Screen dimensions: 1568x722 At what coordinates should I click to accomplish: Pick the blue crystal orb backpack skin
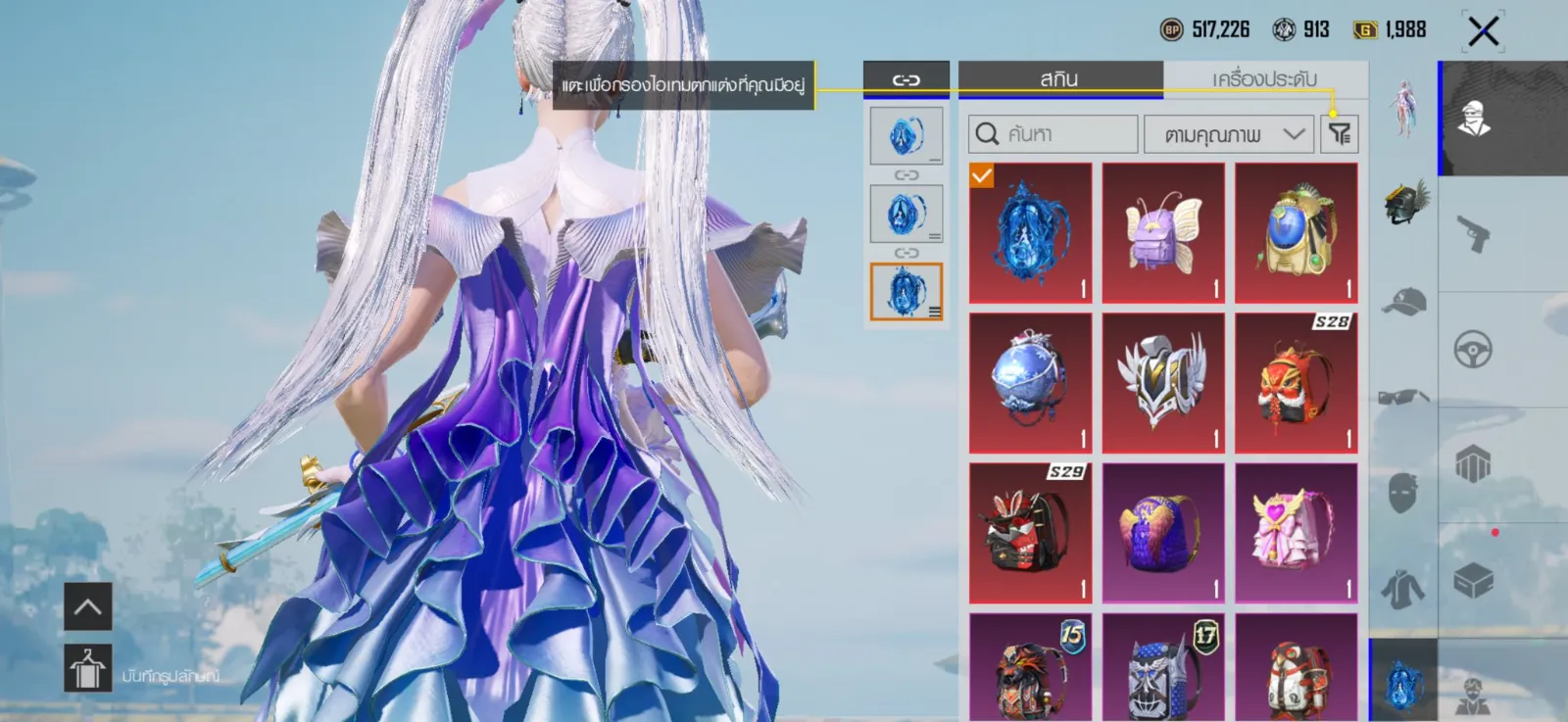tap(1030, 383)
